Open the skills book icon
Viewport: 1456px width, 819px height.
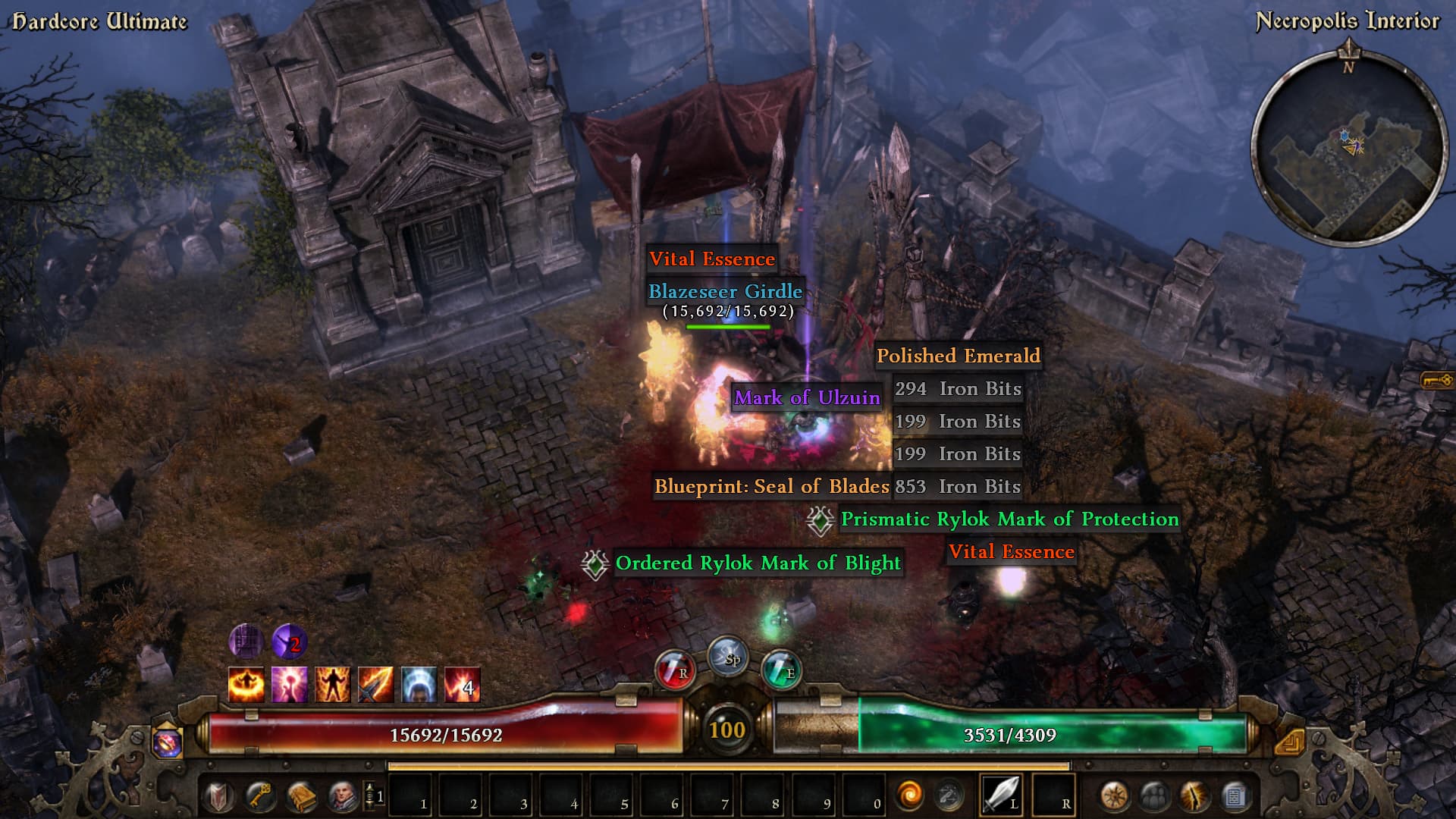click(301, 796)
